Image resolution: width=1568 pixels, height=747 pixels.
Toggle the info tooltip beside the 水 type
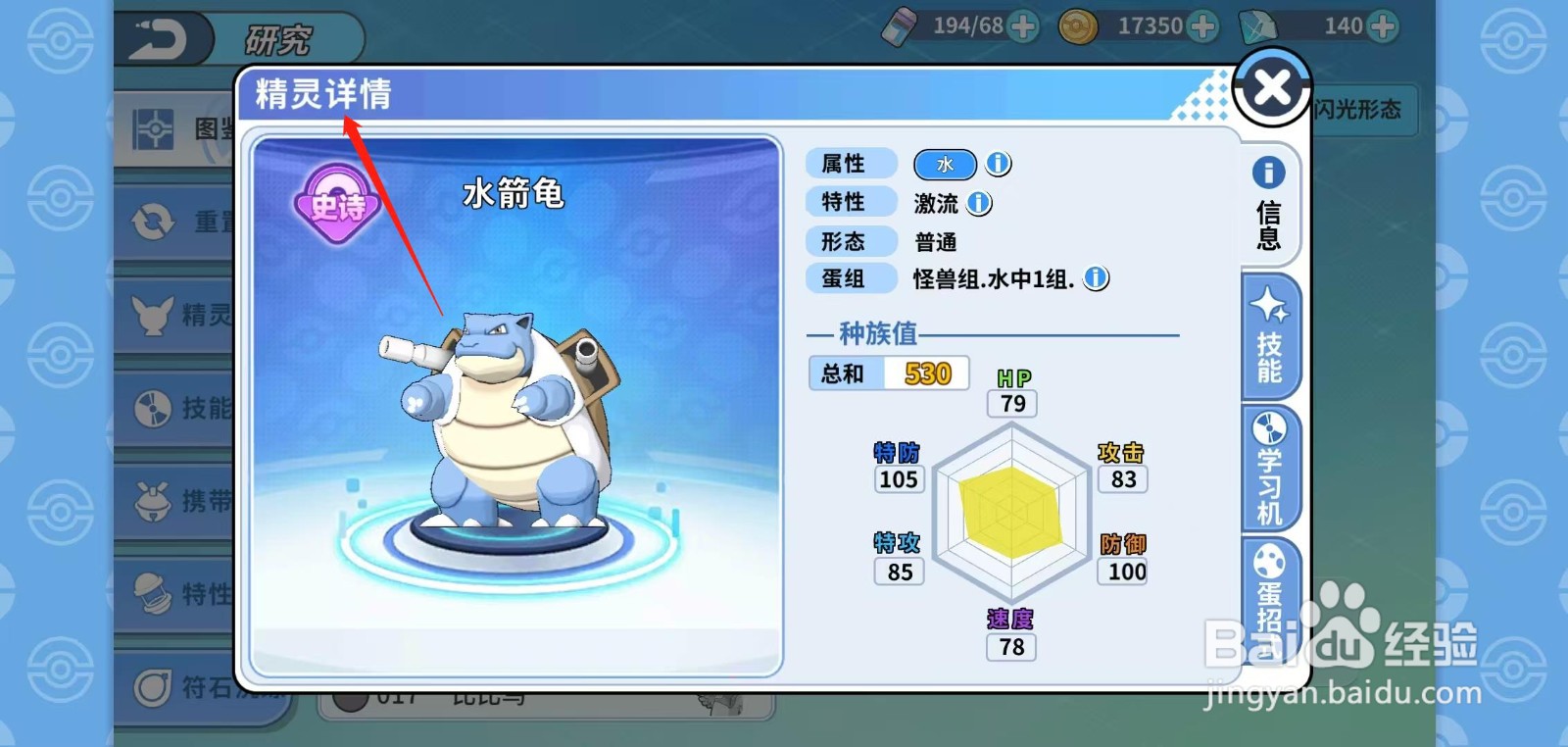pos(997,164)
